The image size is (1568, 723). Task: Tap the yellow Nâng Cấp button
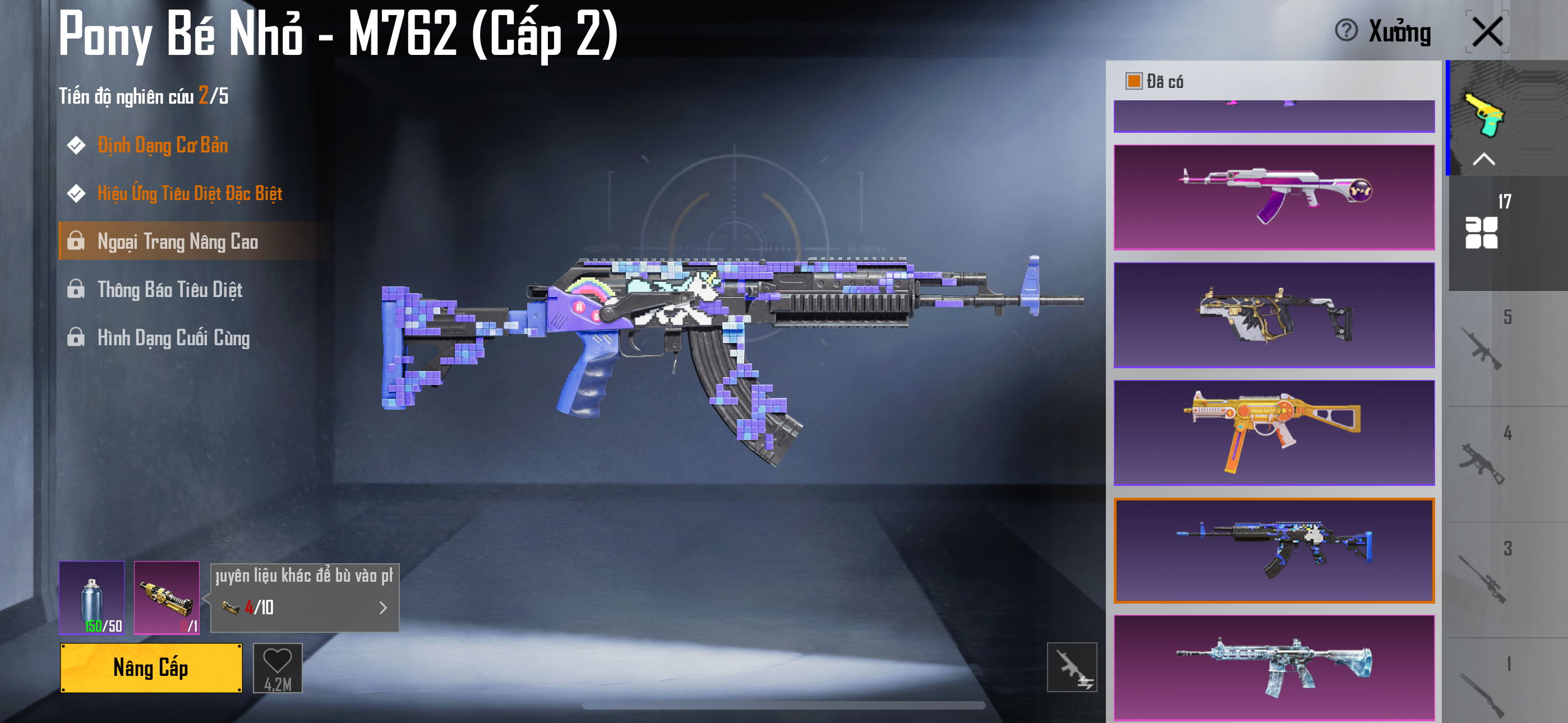[151, 668]
